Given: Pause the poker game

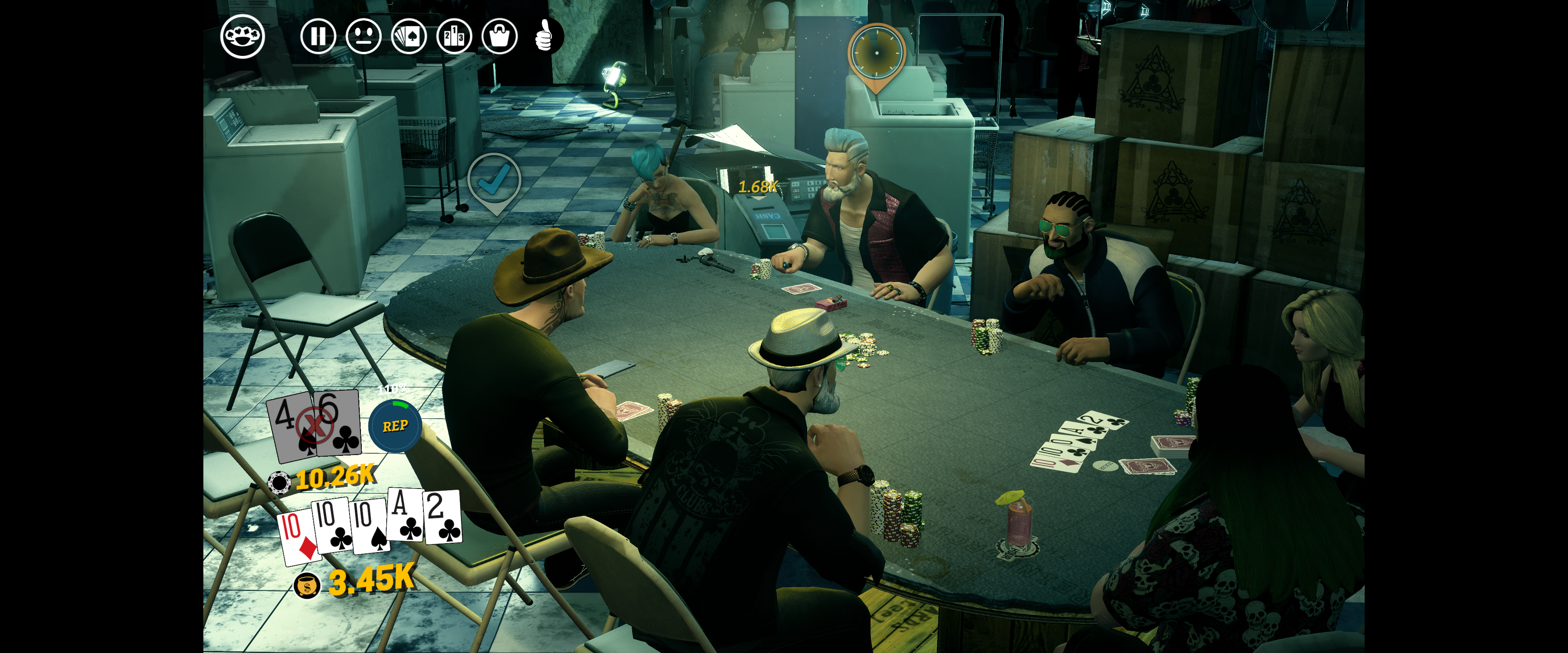Looking at the screenshot, I should tap(318, 36).
